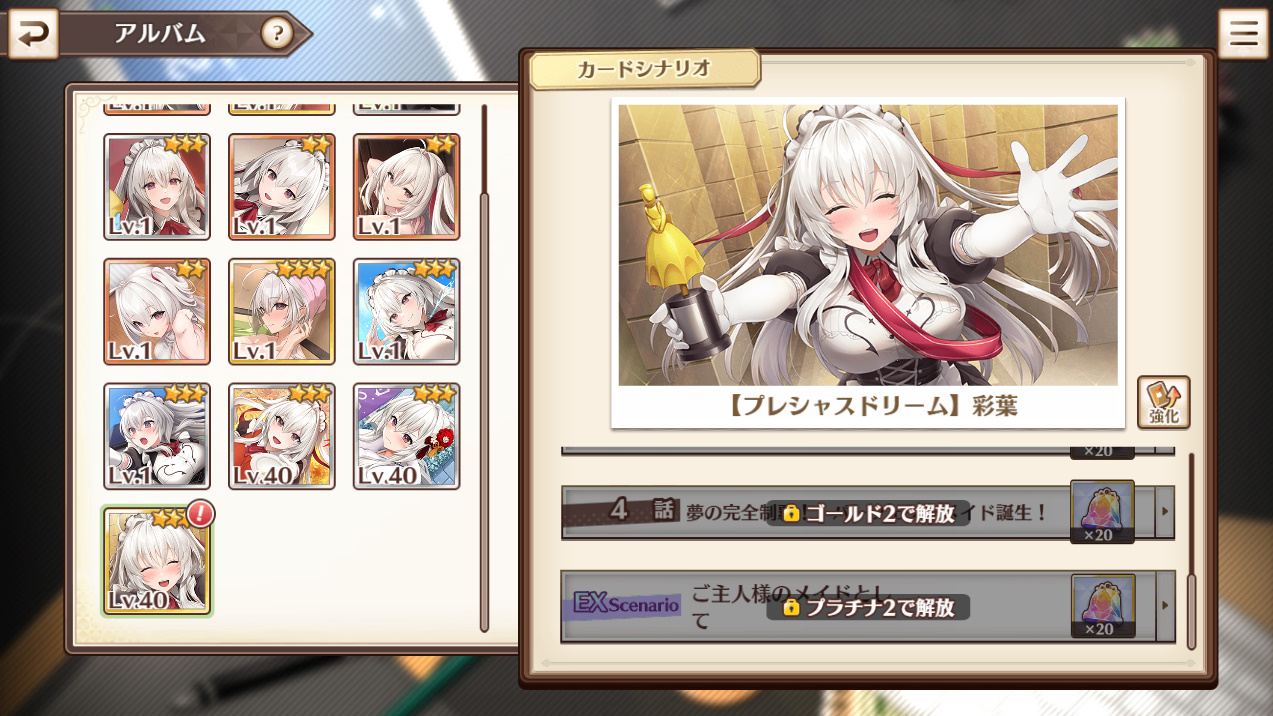Expand episode 4 row arrow

tap(1164, 513)
